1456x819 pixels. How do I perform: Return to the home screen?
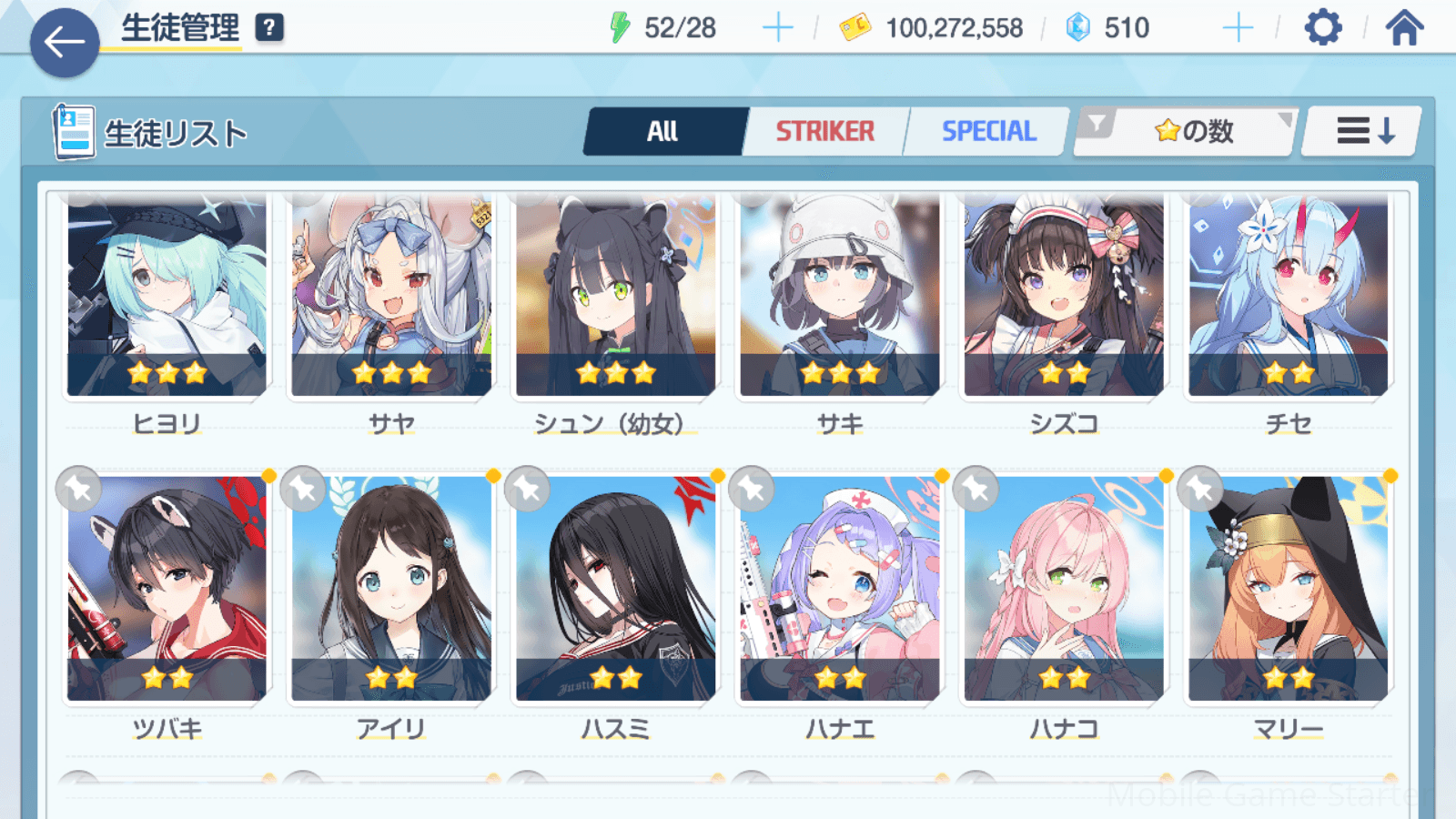pos(1404,28)
